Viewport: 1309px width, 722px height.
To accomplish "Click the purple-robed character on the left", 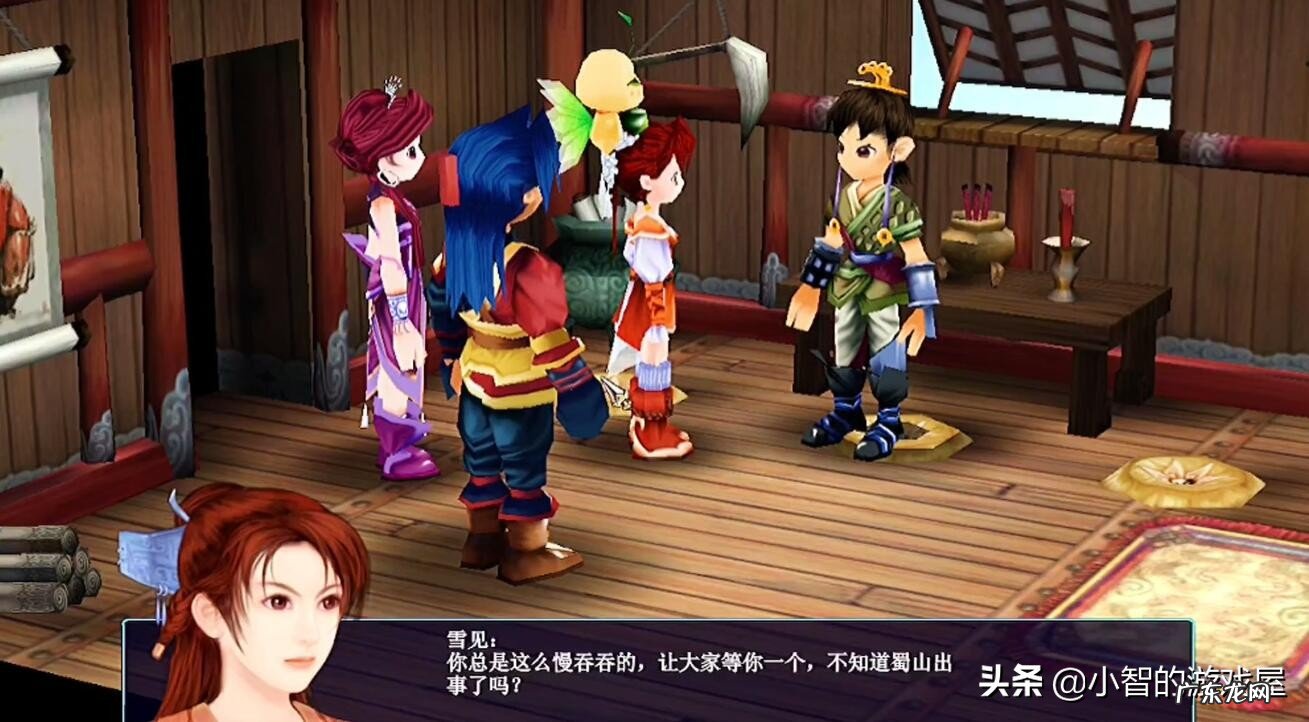I will pos(390,280).
